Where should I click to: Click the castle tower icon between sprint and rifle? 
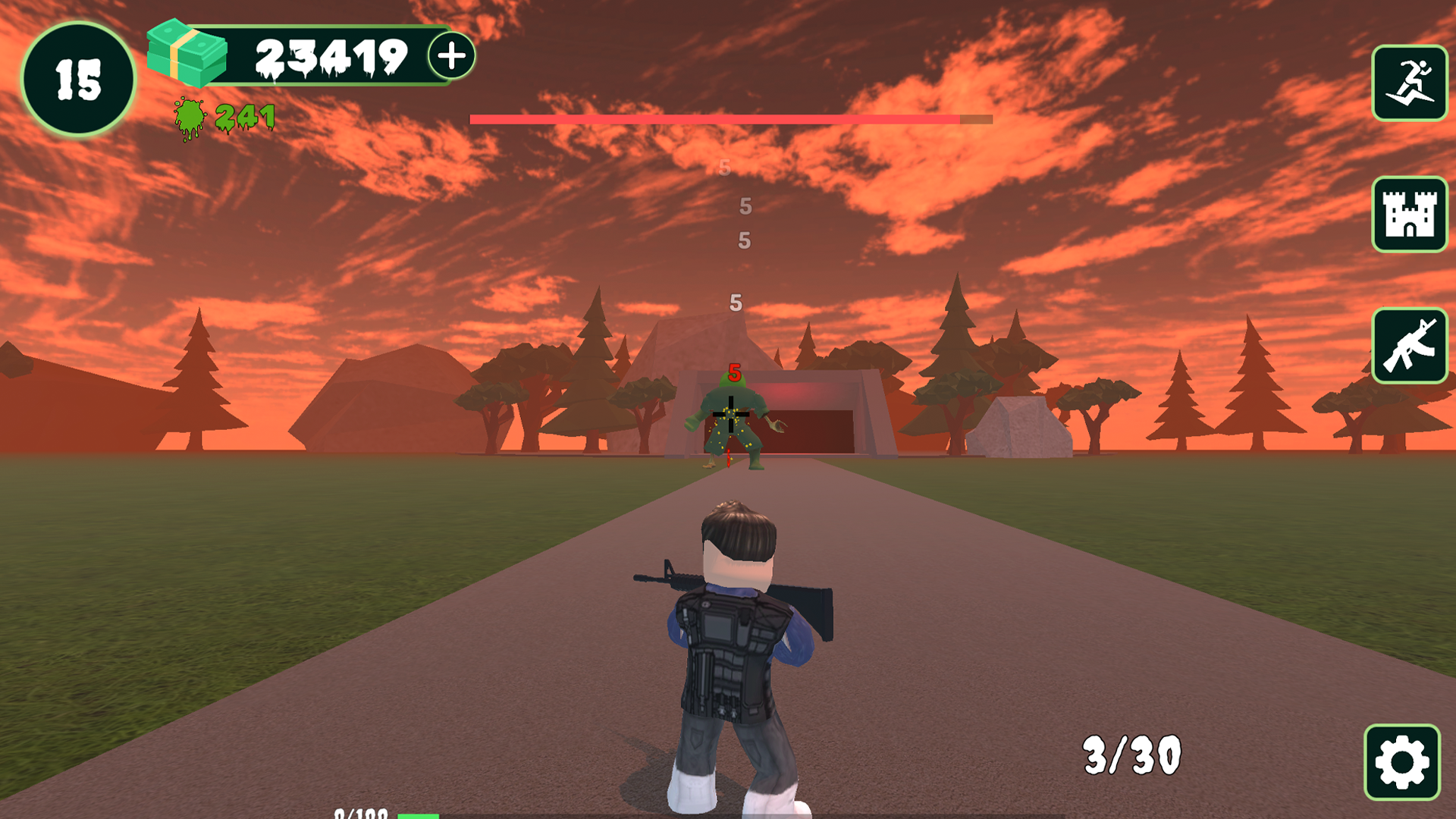1410,215
